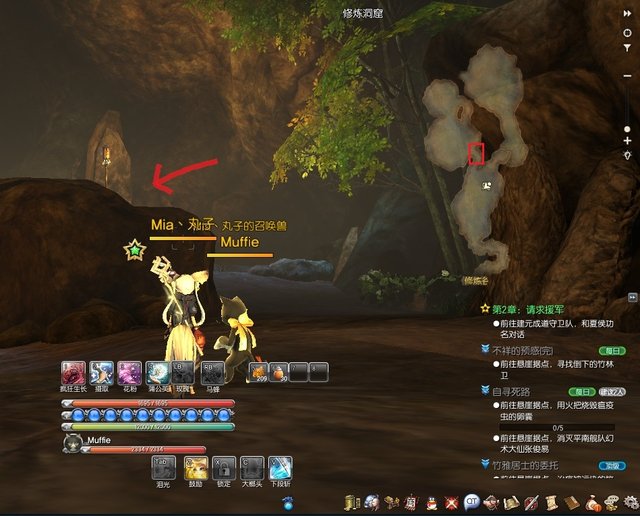
Task: Cast the 花粉 skill
Action: (x=129, y=373)
